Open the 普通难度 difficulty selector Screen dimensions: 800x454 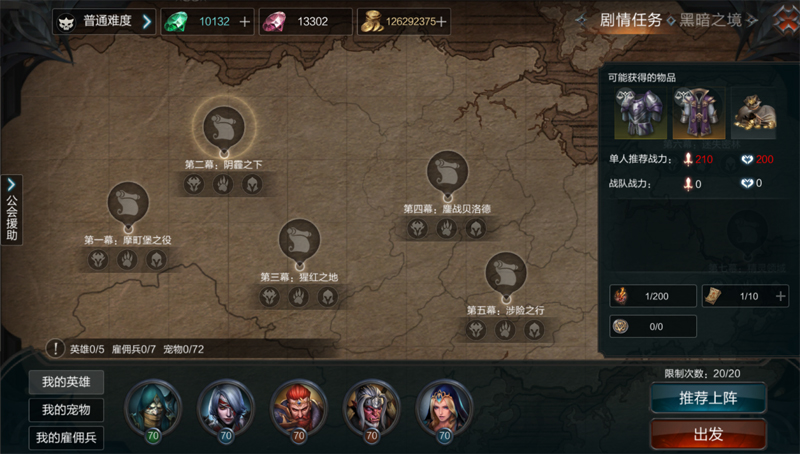[x=105, y=21]
